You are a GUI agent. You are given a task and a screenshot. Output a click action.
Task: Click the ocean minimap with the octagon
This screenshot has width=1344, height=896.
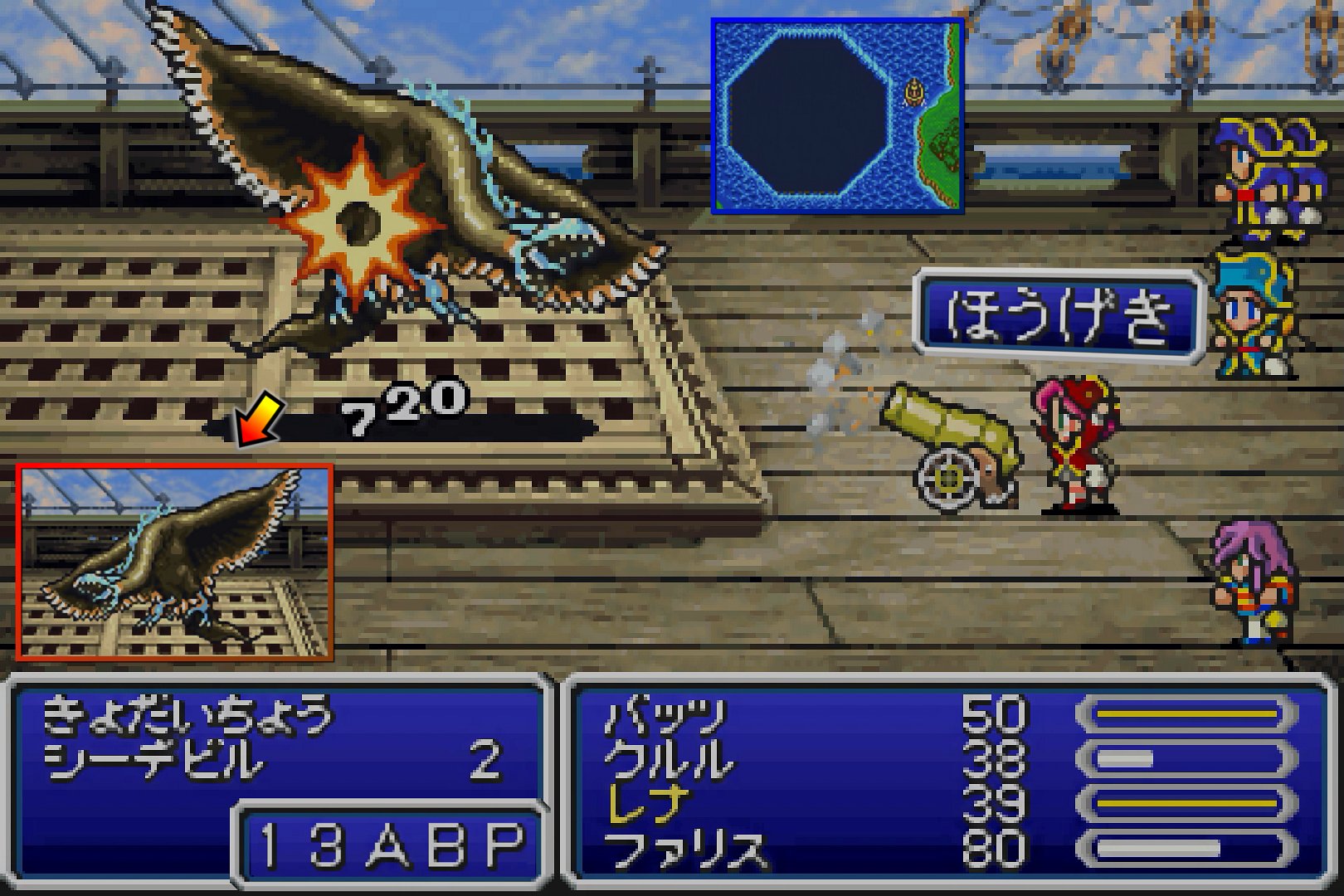(x=836, y=116)
